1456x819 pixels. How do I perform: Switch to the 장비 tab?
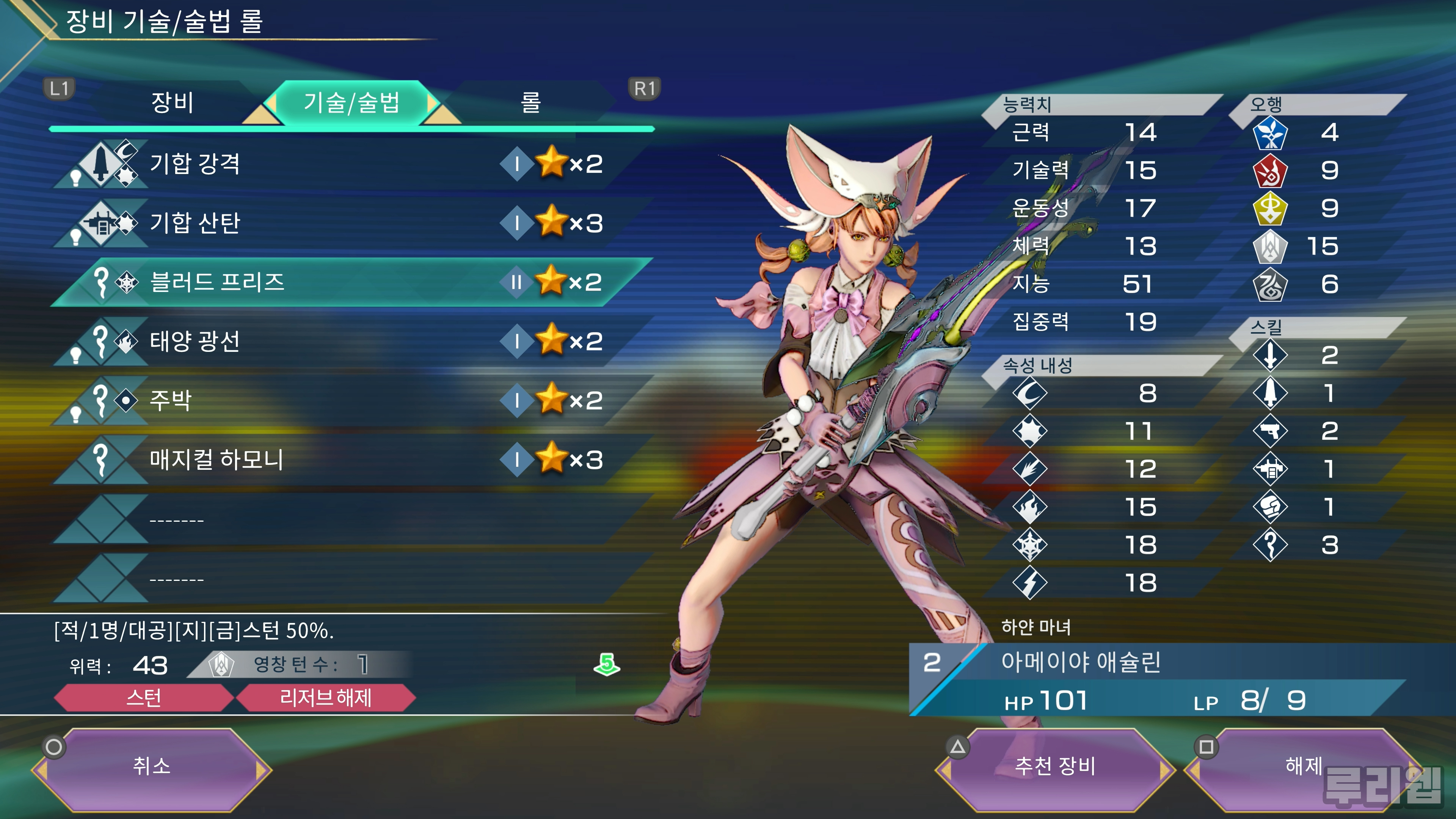(173, 103)
